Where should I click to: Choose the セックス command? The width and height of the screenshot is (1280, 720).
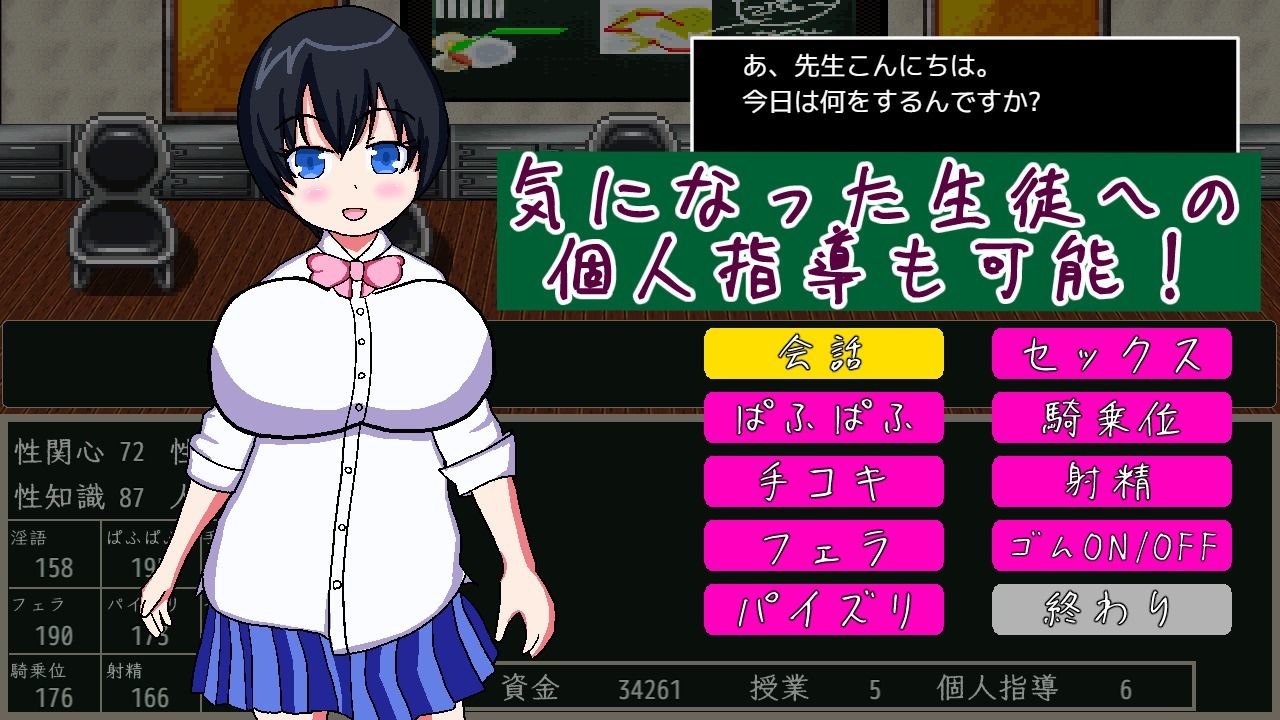[x=1111, y=353]
